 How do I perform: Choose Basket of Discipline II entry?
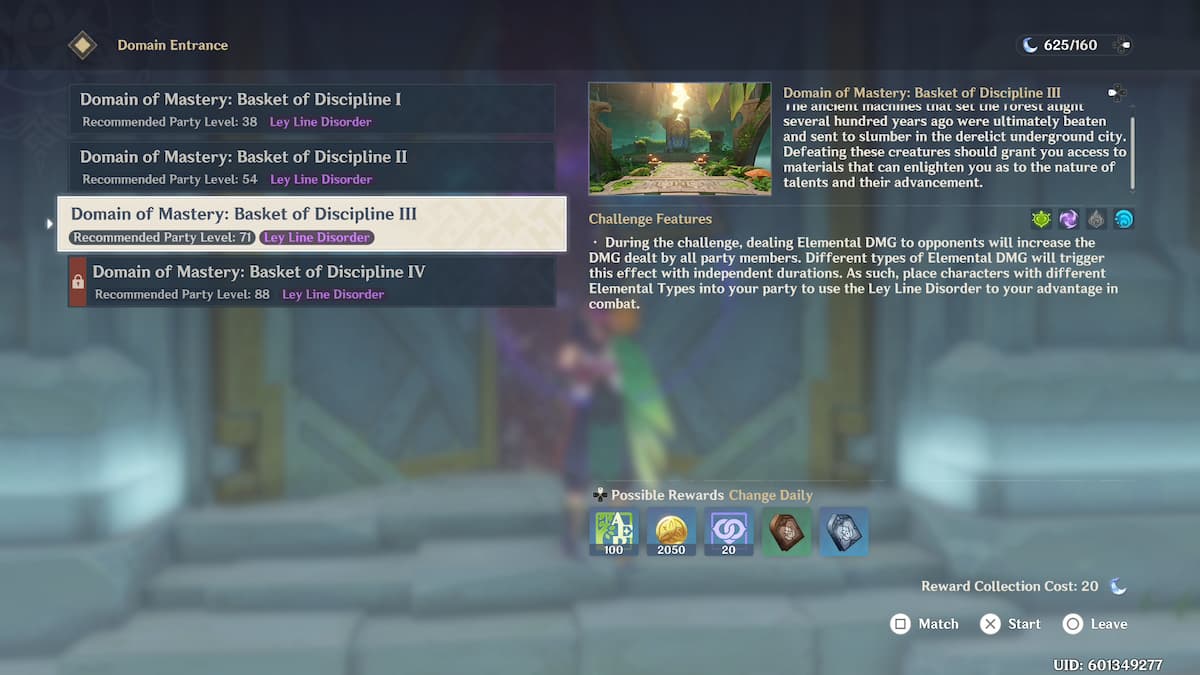(x=312, y=166)
